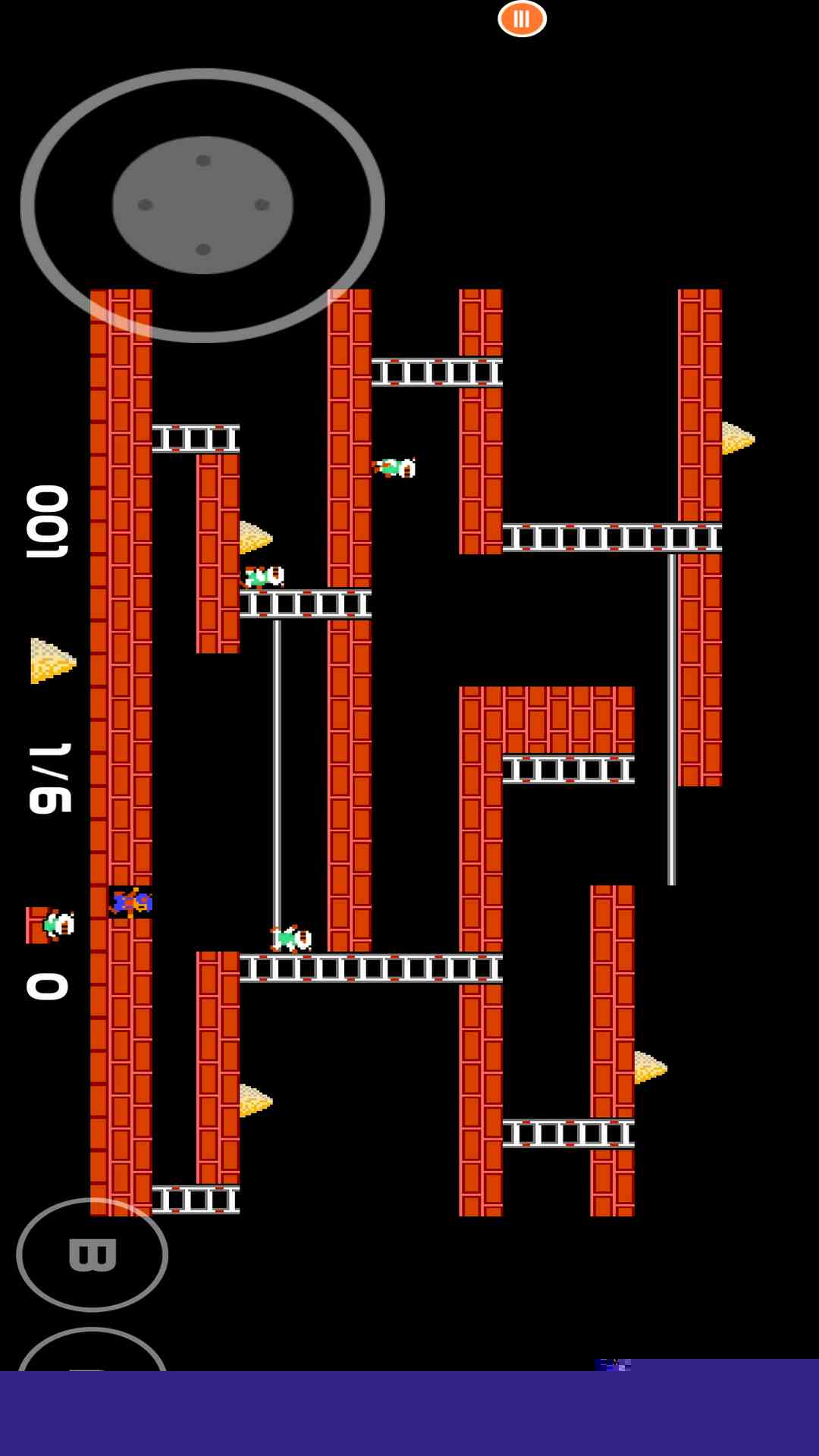The height and width of the screenshot is (1456, 819).
Task: Tap the orange pause button
Action: pos(522,19)
